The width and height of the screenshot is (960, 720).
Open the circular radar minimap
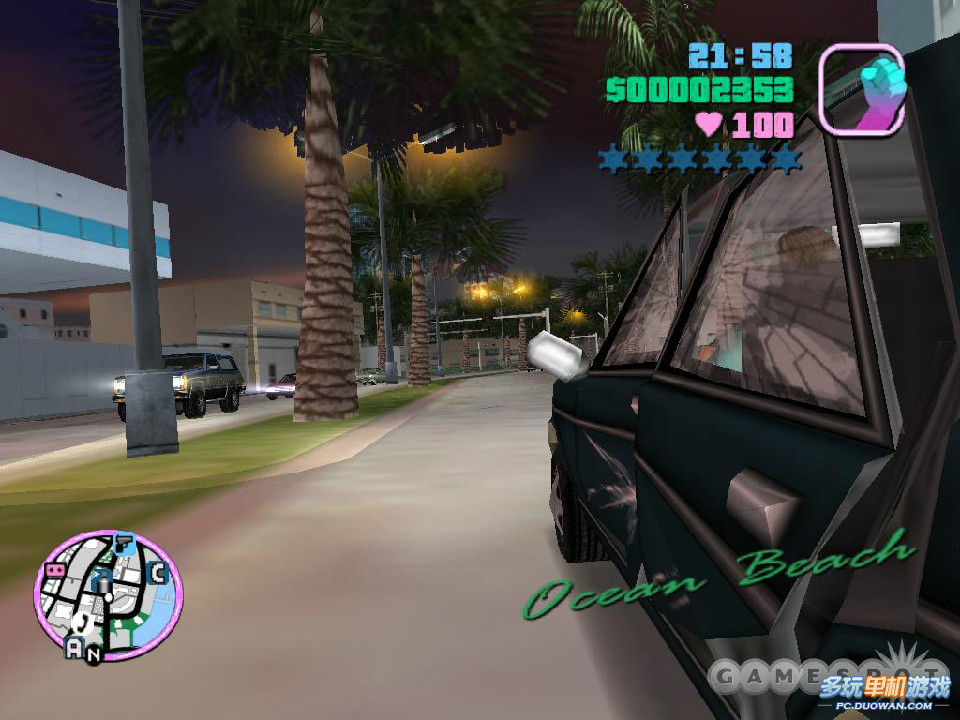[108, 597]
